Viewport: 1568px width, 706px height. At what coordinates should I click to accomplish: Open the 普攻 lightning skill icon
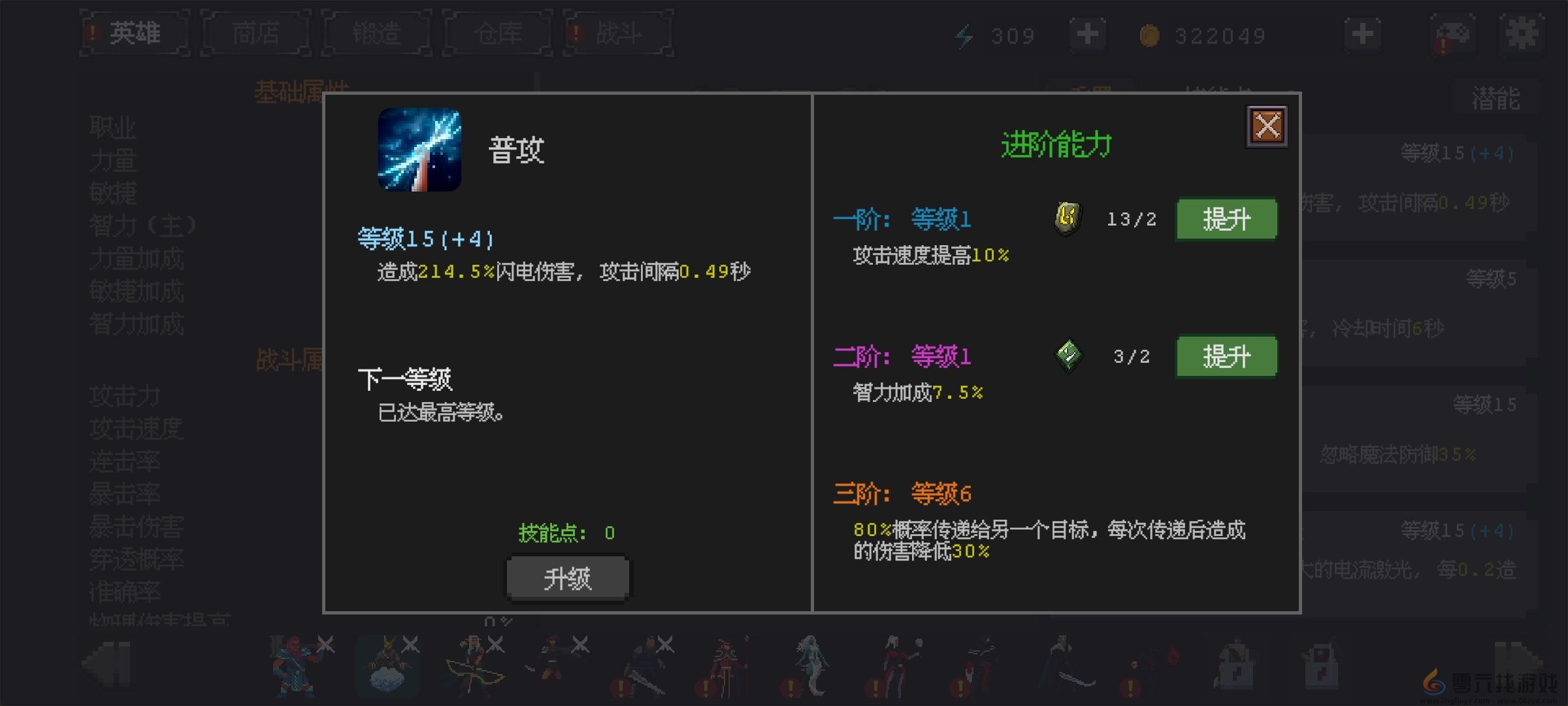420,149
